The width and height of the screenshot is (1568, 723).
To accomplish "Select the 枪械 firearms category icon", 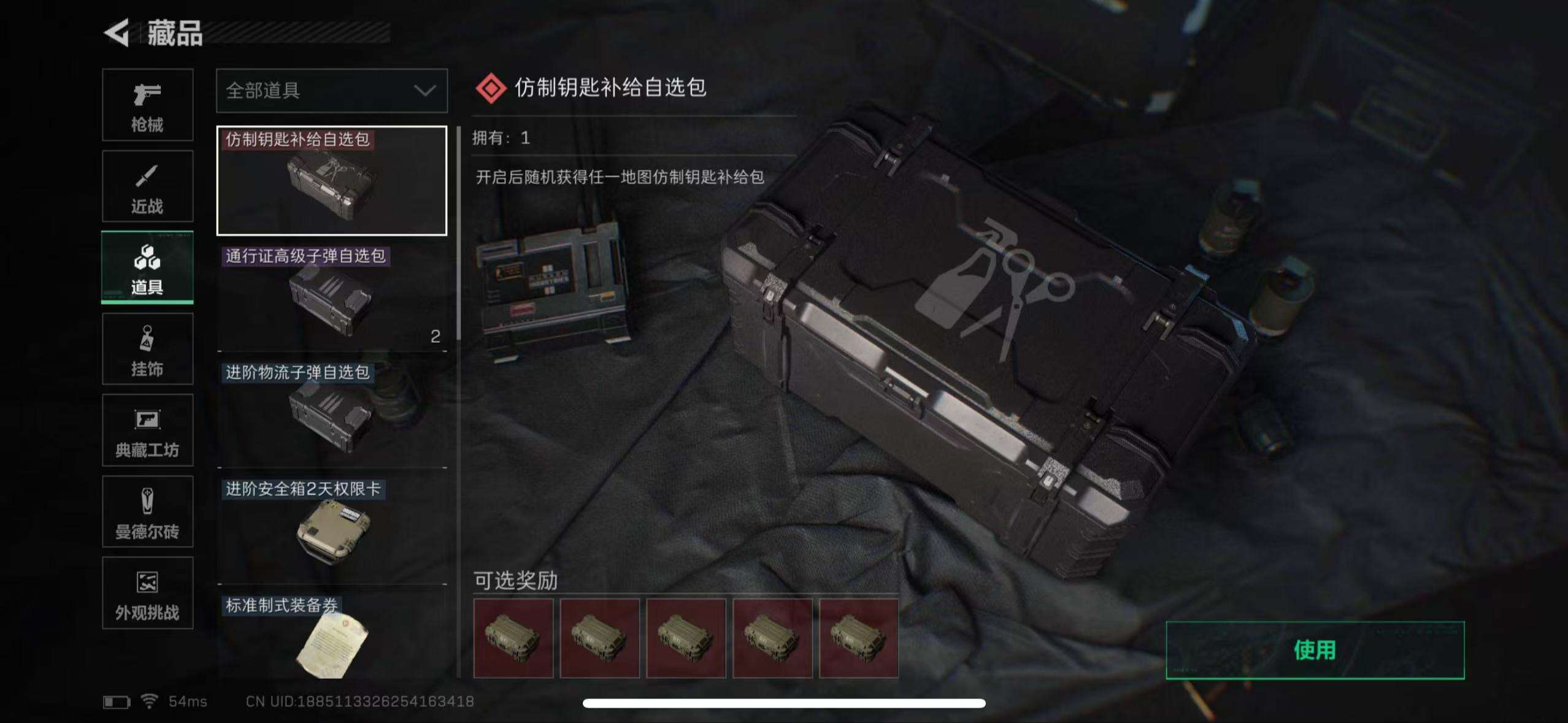I will 147,105.
